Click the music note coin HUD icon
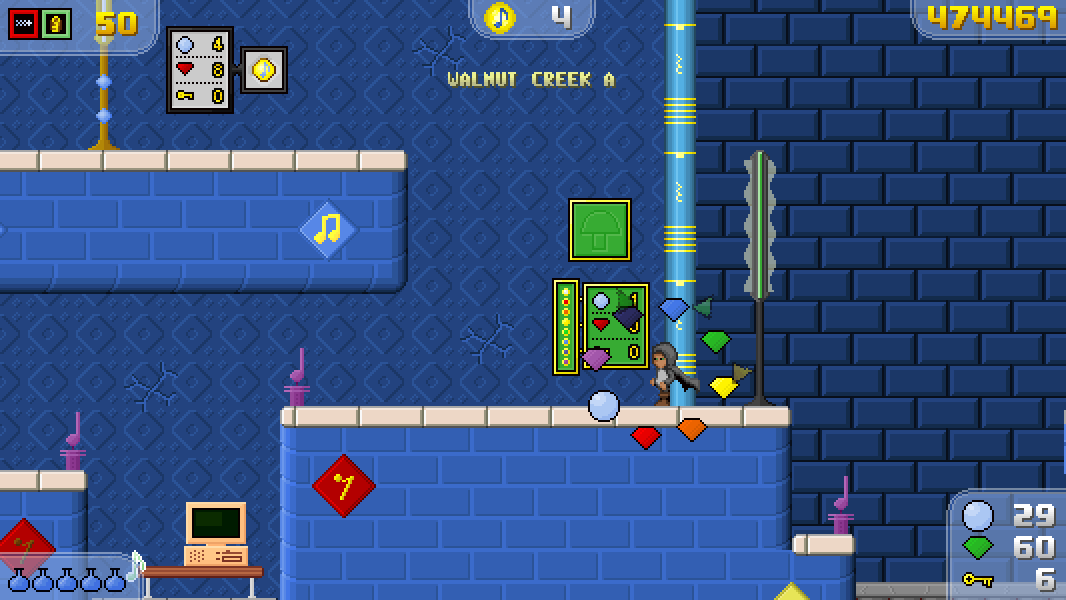The image size is (1066, 600). [499, 17]
